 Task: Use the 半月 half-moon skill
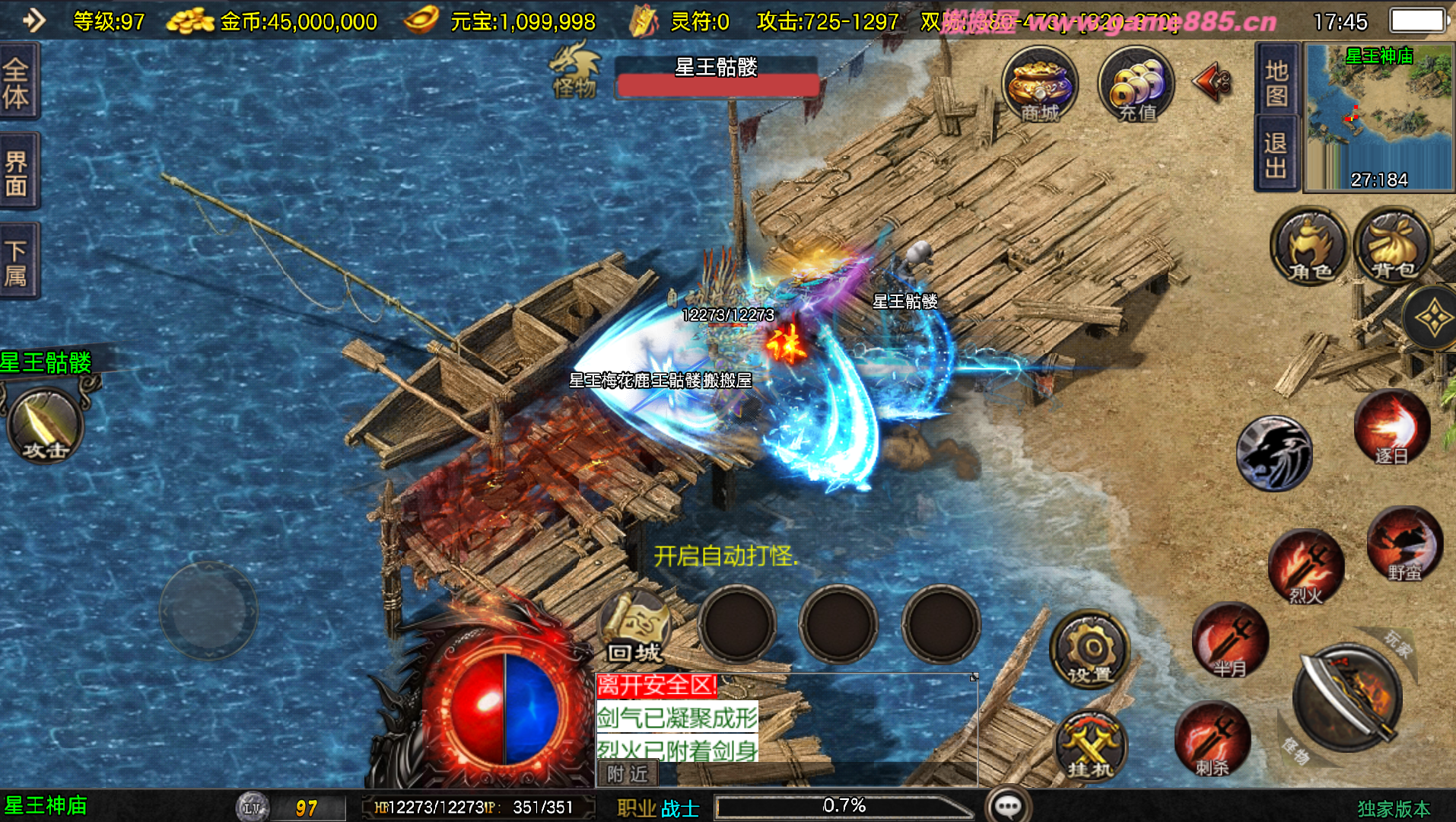coord(1229,641)
